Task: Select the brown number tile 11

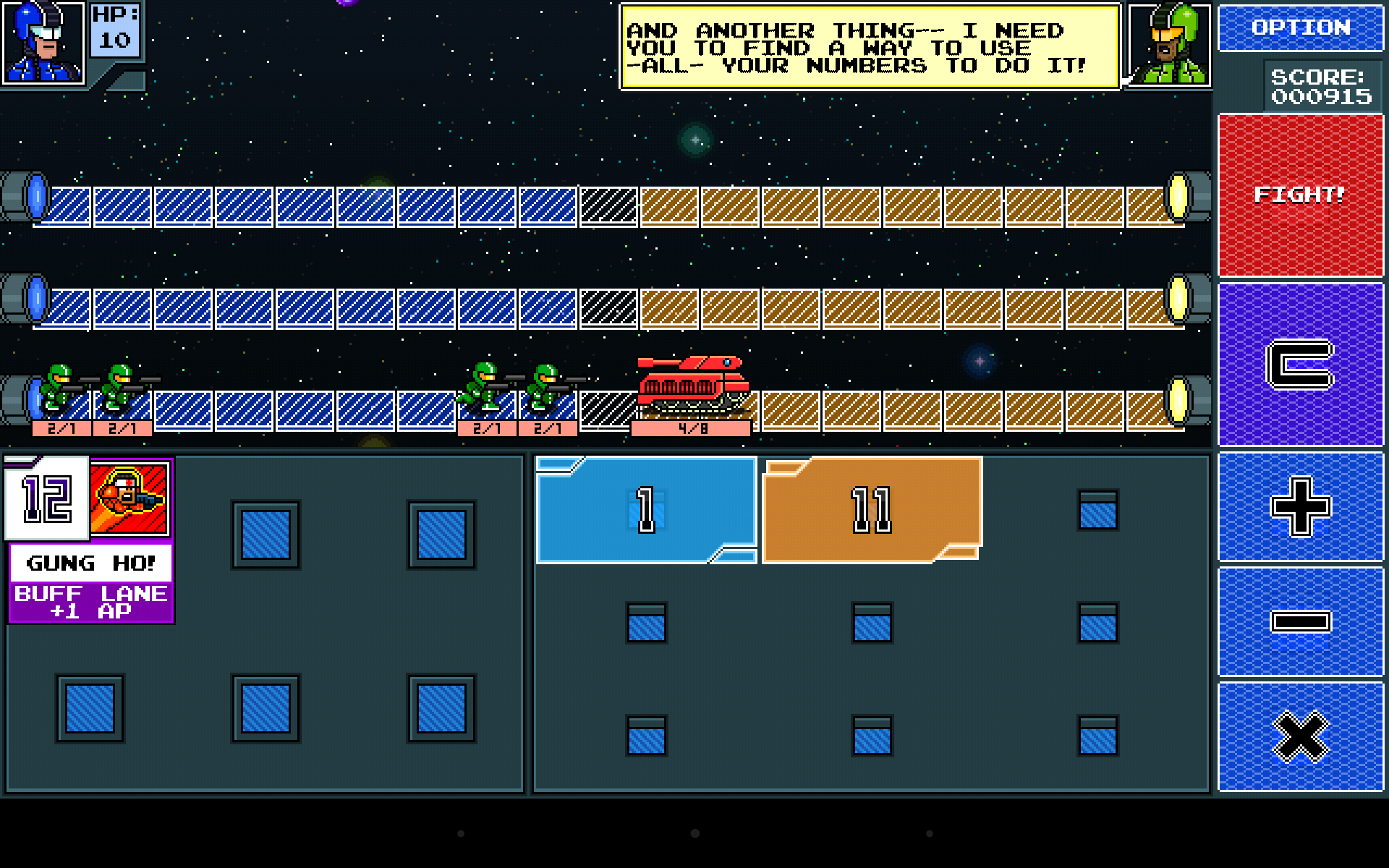Action: [872, 508]
